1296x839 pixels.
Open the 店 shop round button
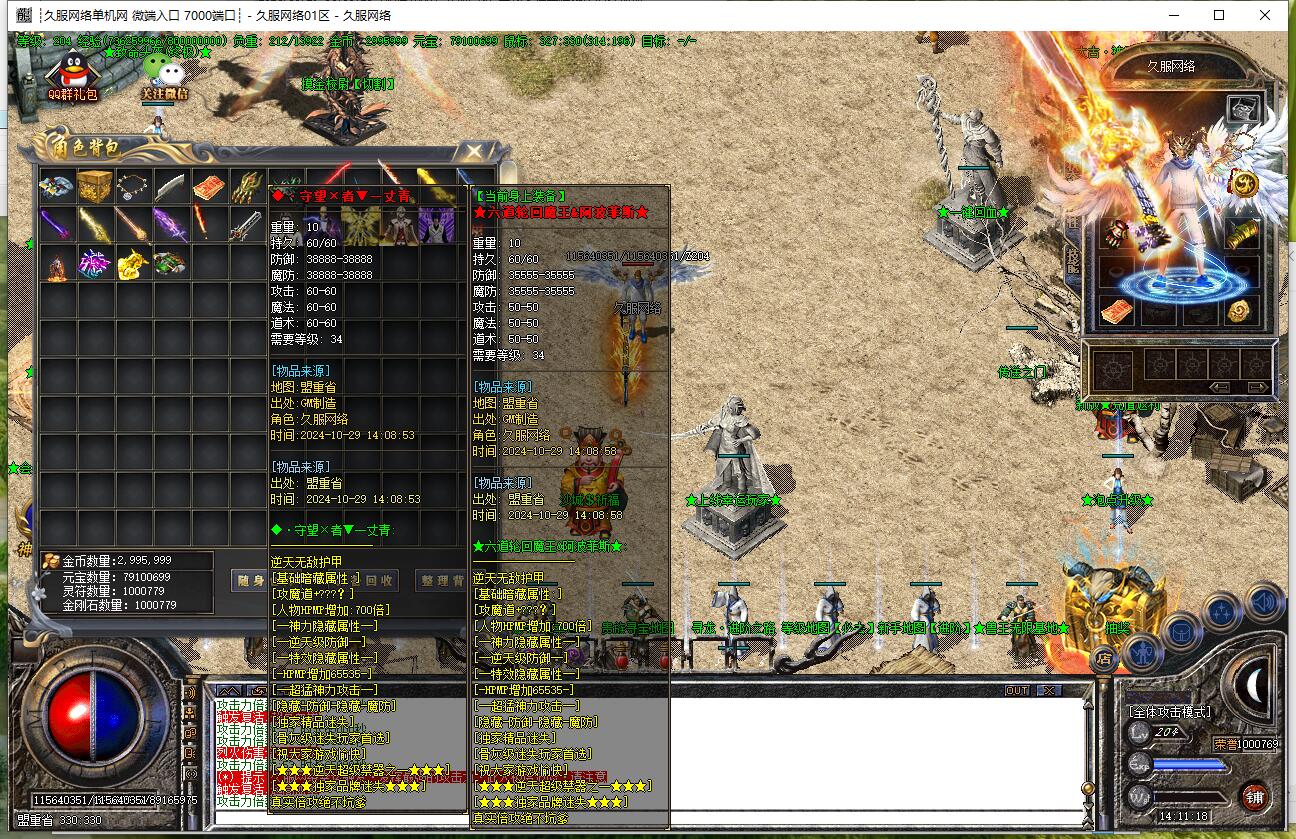1103,658
